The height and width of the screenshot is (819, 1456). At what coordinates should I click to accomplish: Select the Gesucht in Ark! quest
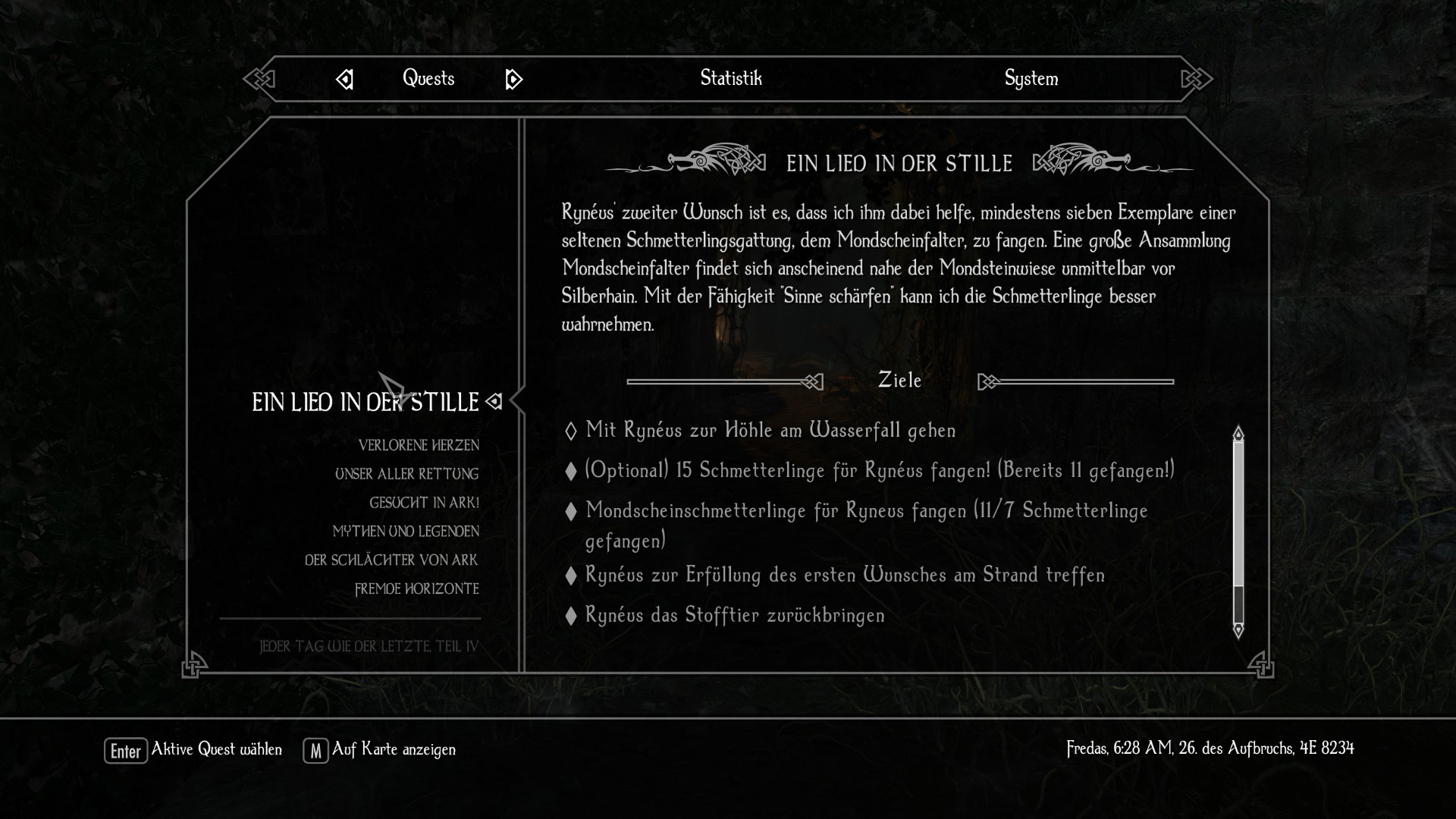click(424, 503)
